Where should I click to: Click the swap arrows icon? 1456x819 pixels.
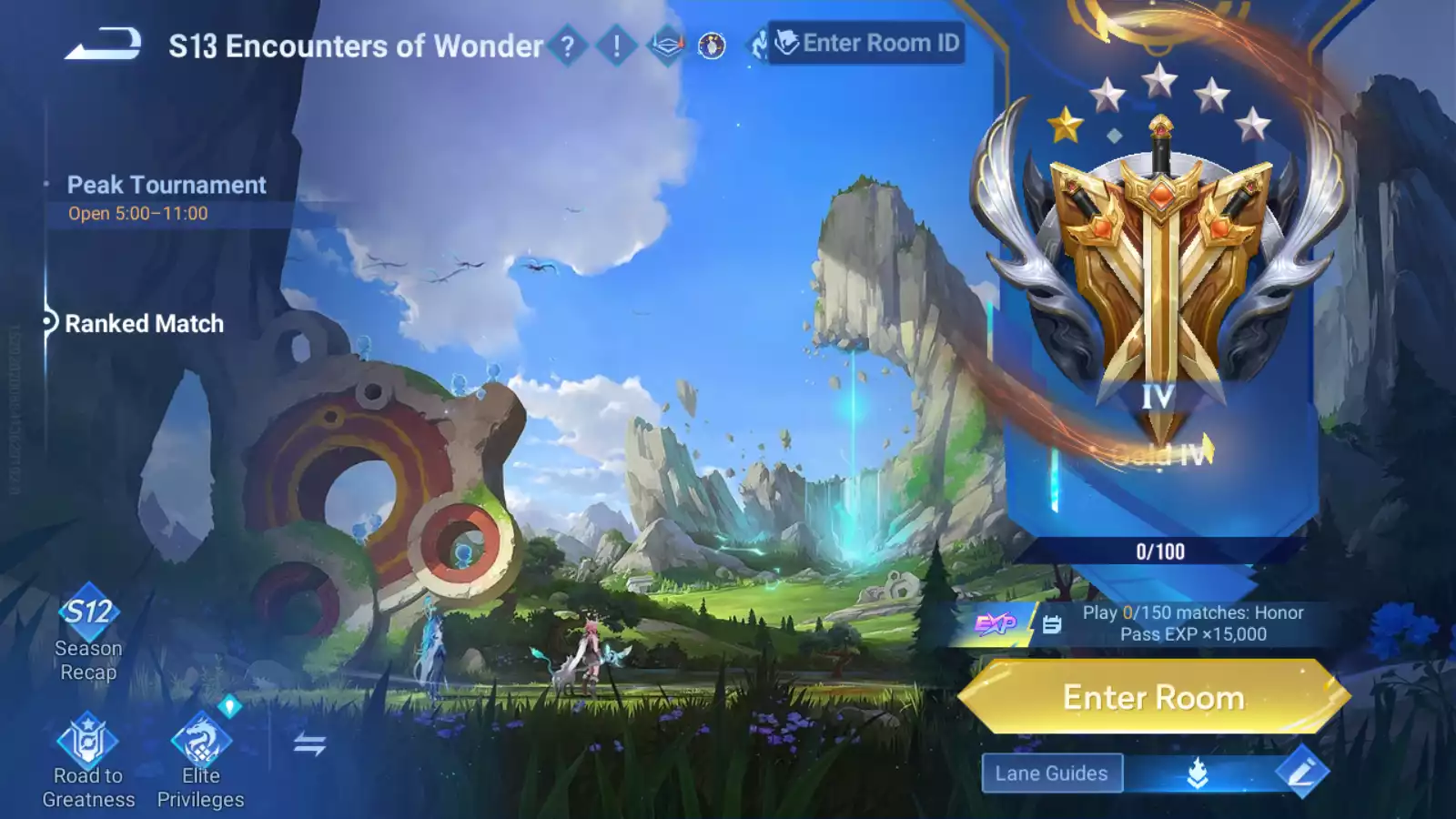pos(309,744)
